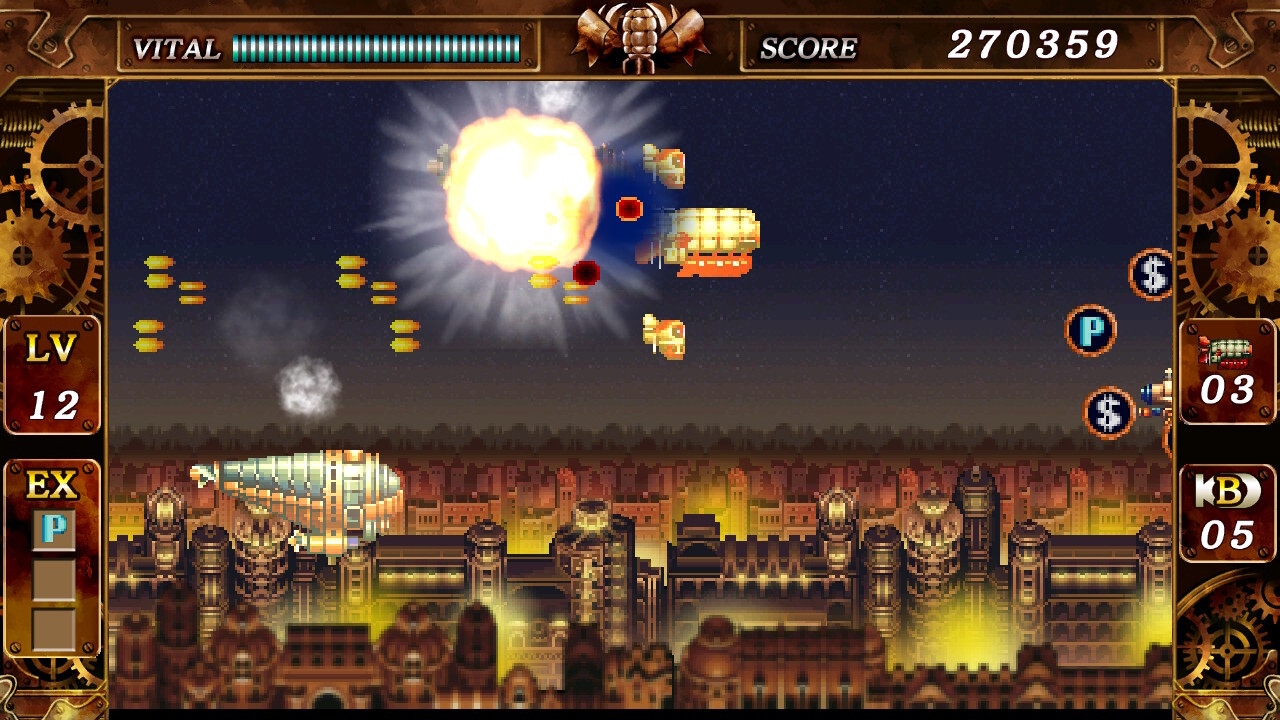Viewport: 1280px width, 720px height.
Task: Select the P slot in the EX panel
Action: pyautogui.click(x=53, y=530)
